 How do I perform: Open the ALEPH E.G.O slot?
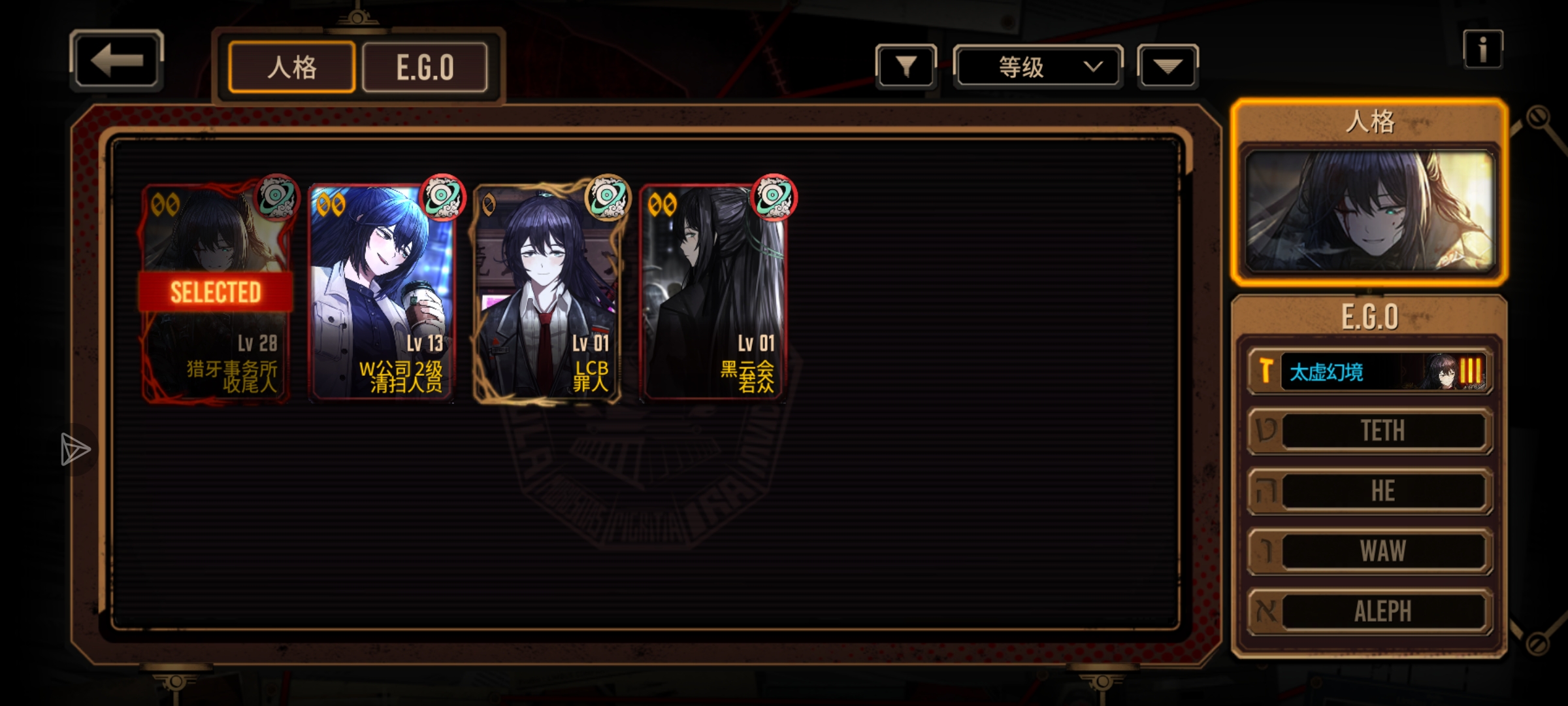tap(1370, 611)
